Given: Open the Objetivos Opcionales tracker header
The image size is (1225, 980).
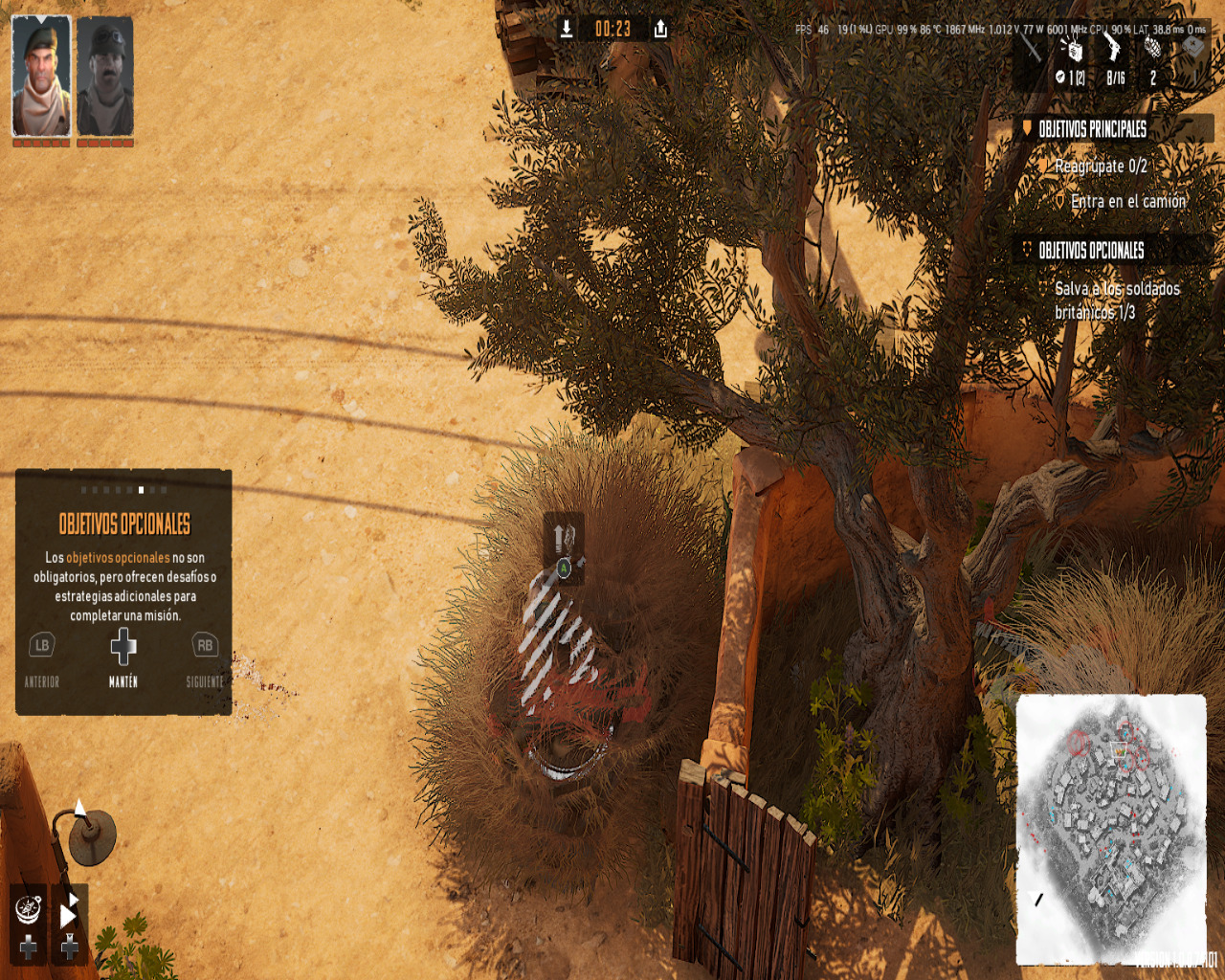Looking at the screenshot, I should click(1091, 251).
